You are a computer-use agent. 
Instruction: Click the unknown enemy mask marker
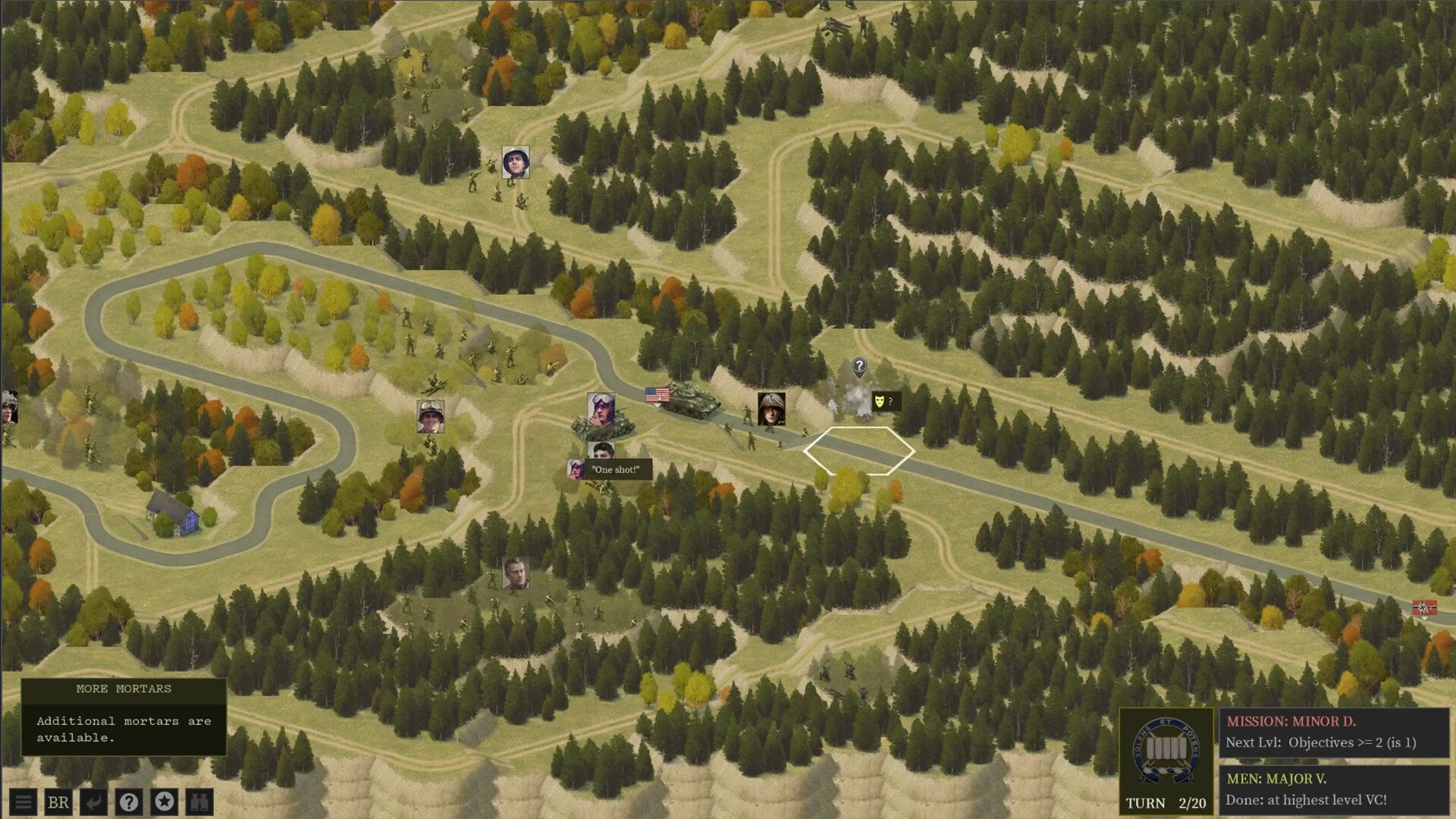coord(880,400)
